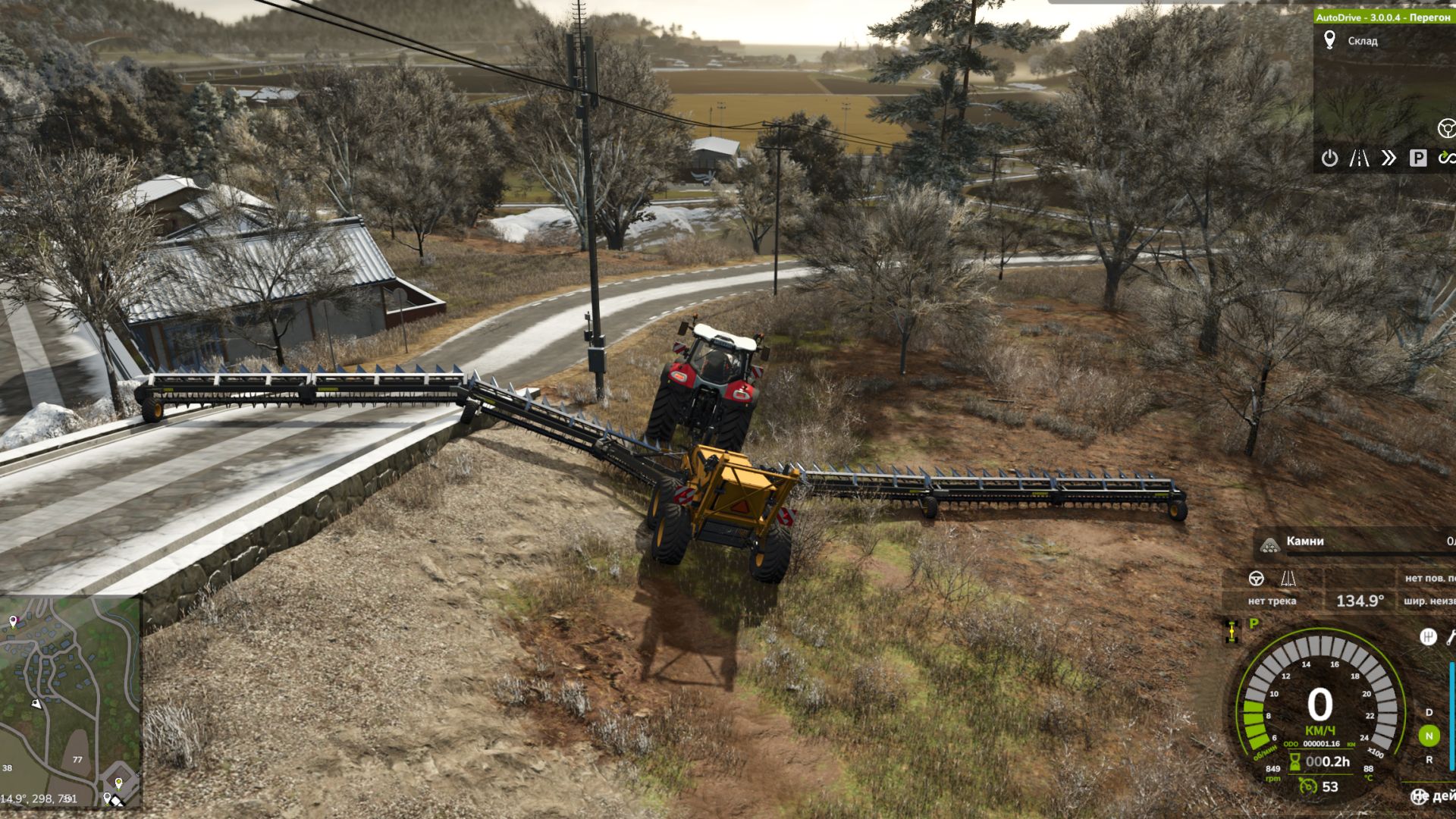Screen dimensions: 1456x819
Task: Click the guidance lane width icon
Action: coord(1288,579)
